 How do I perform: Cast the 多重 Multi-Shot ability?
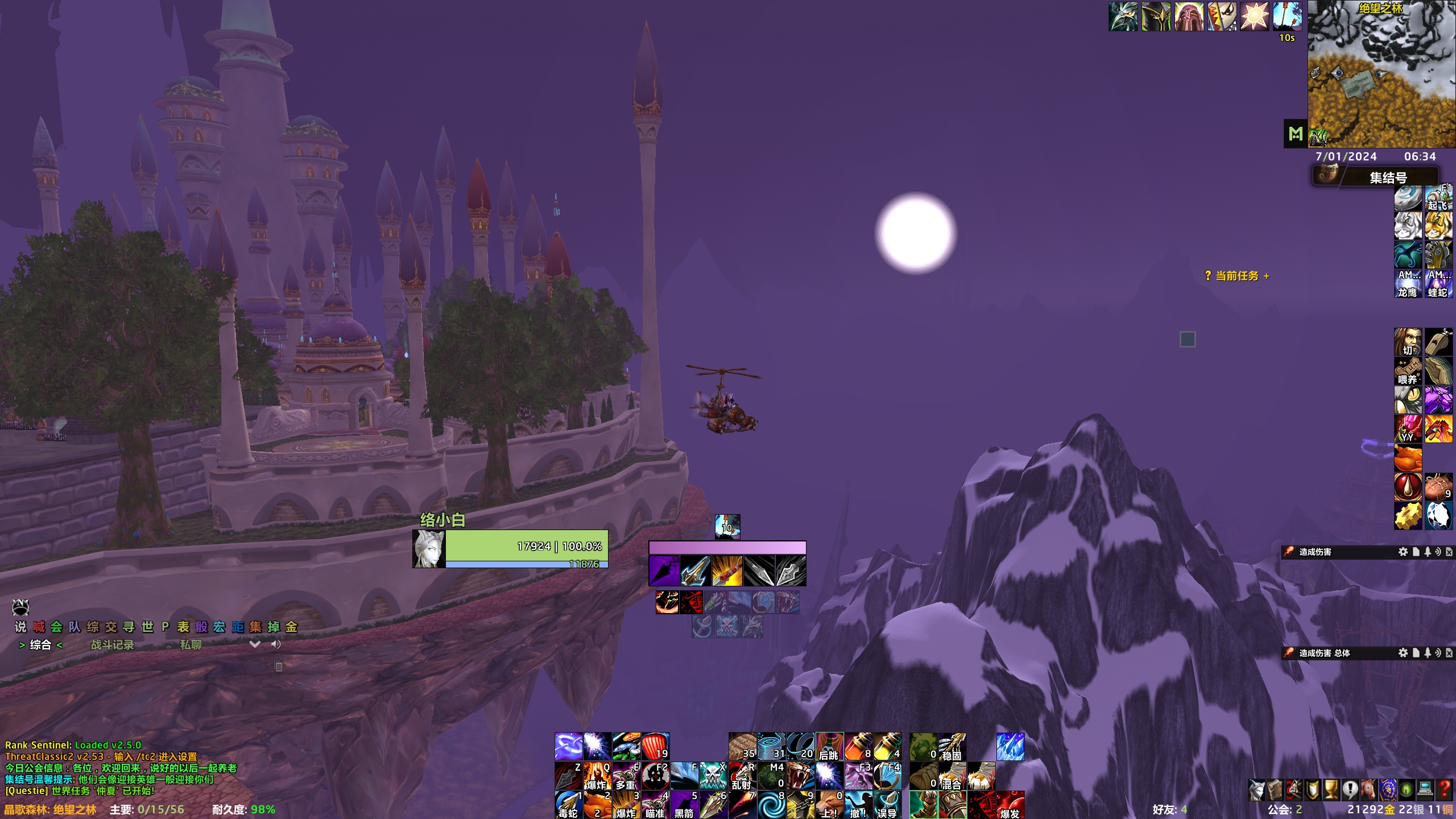click(x=626, y=776)
